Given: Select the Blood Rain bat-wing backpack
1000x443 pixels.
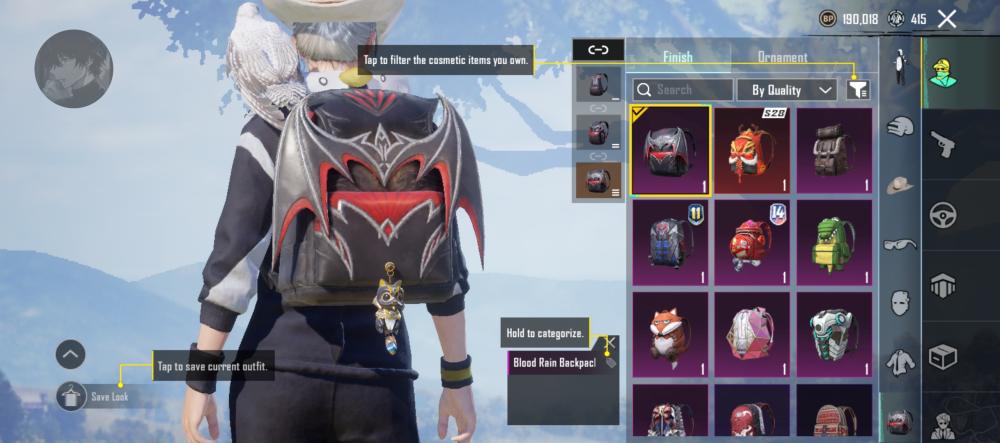Looking at the screenshot, I should click(670, 150).
